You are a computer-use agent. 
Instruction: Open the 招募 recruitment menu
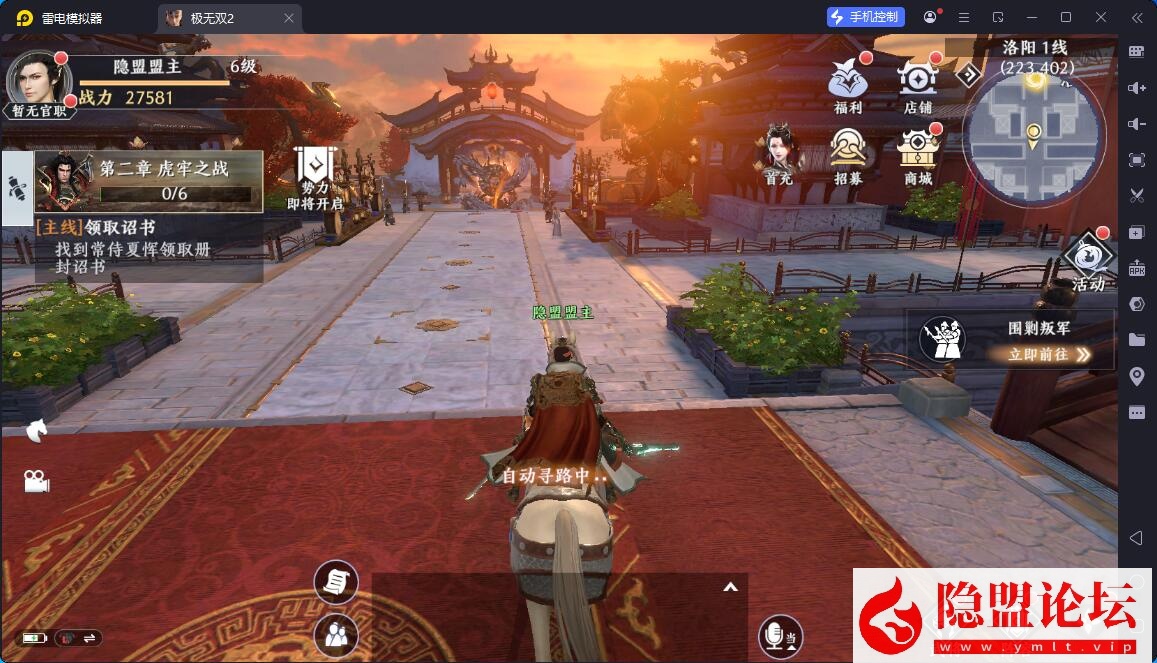coord(848,152)
